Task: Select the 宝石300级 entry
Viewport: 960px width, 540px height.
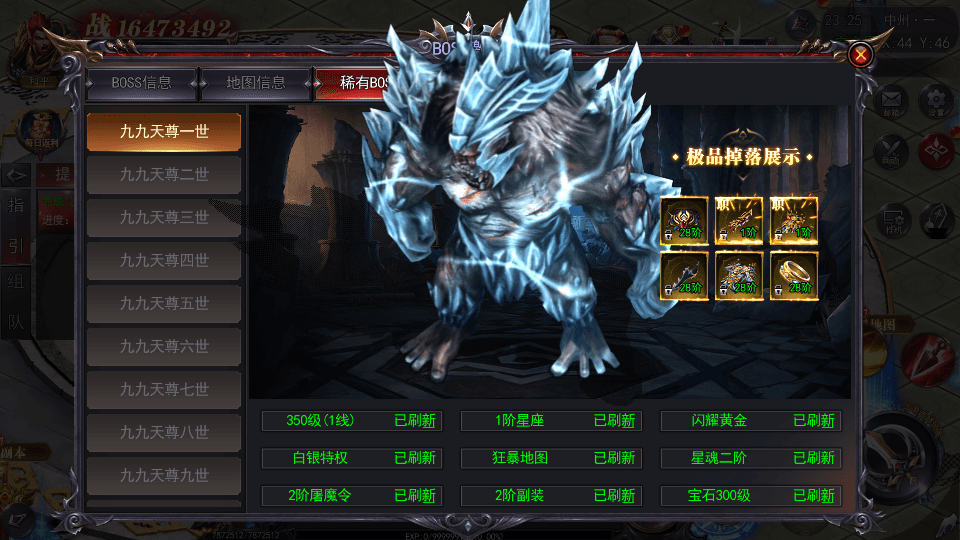Action: click(x=750, y=495)
